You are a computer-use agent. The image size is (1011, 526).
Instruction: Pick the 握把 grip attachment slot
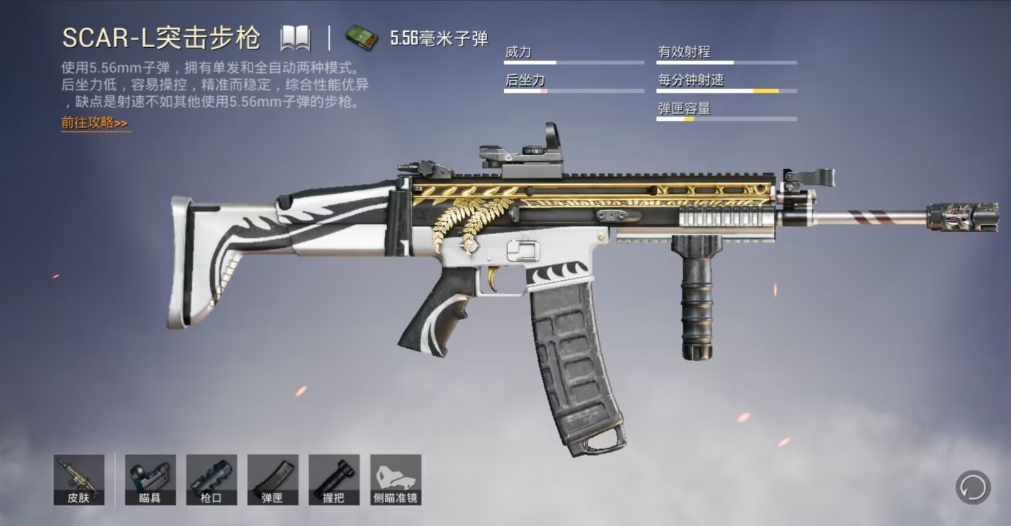333,479
